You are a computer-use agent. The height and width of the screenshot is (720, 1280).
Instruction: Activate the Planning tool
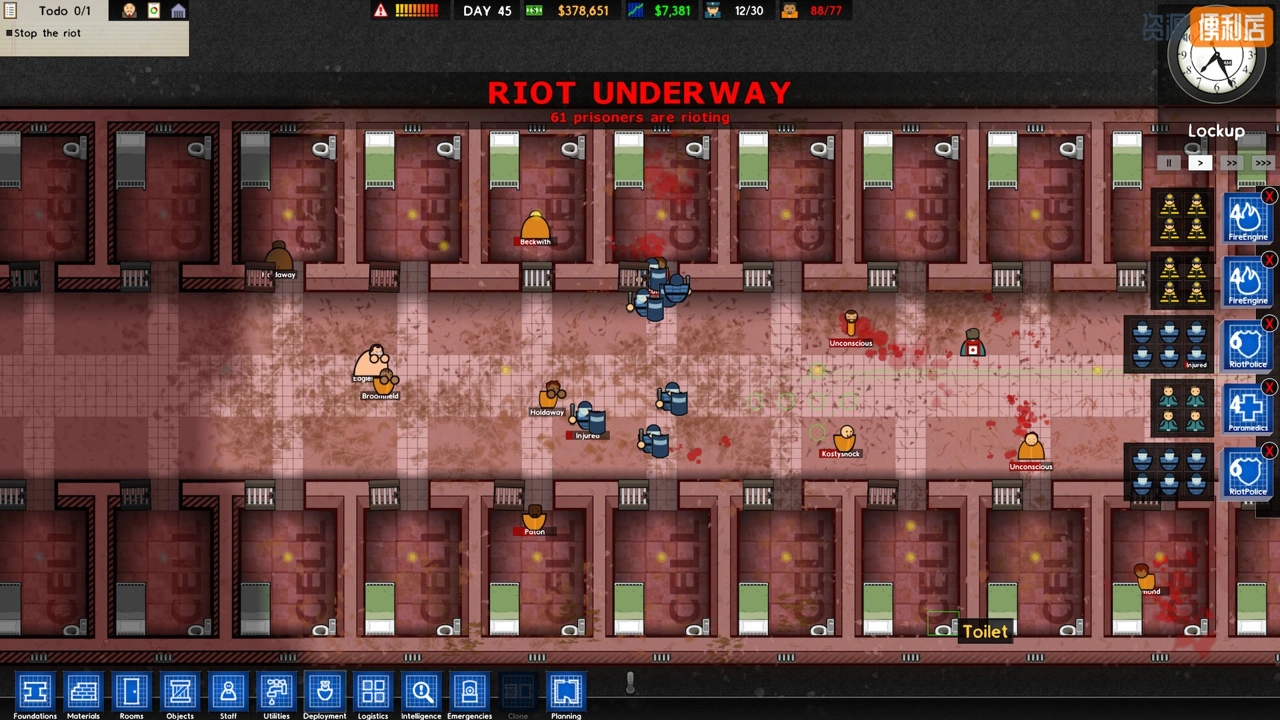pos(566,692)
